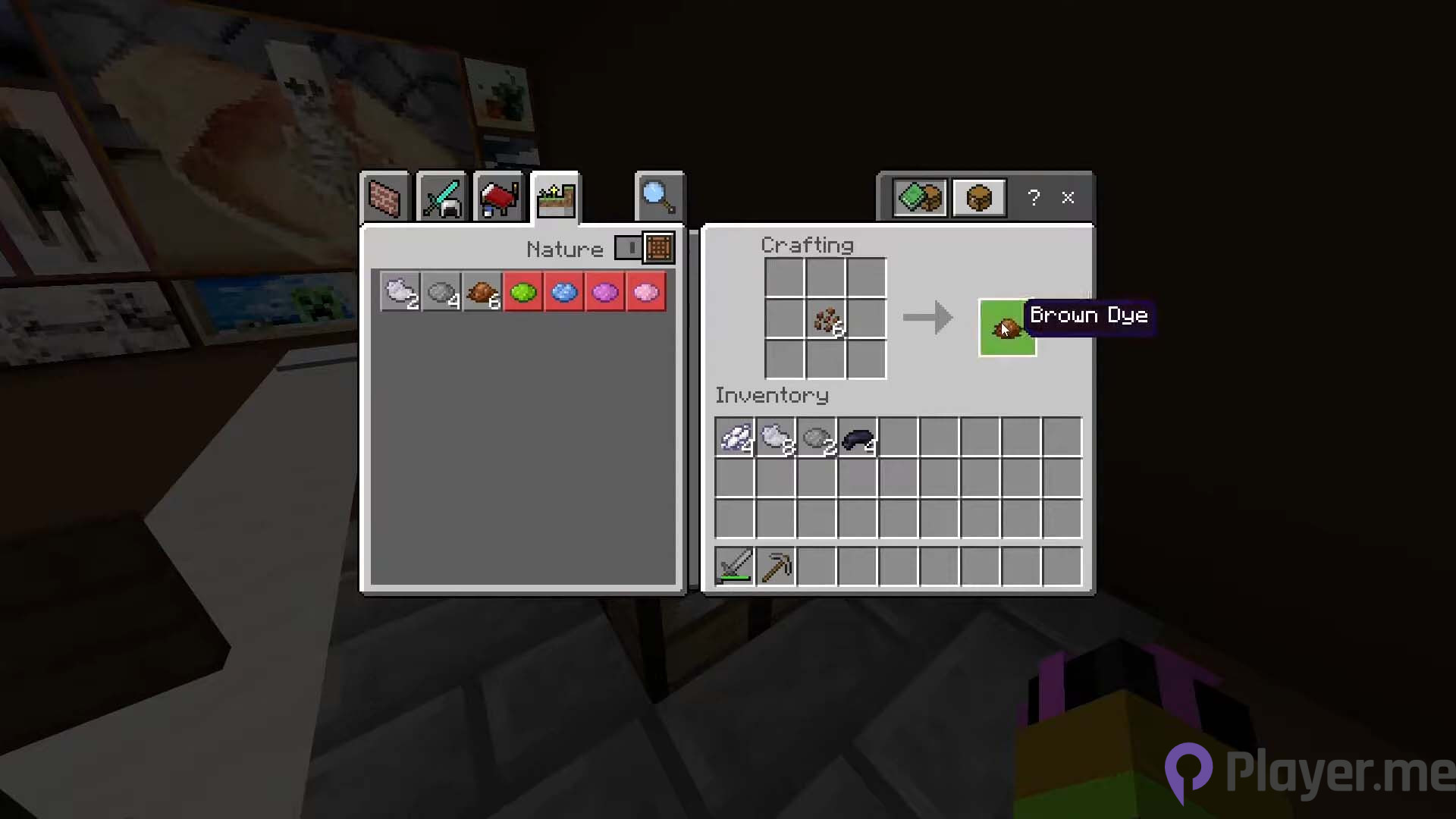The height and width of the screenshot is (819, 1456).
Task: Select the Crafting section header
Action: coord(807,245)
